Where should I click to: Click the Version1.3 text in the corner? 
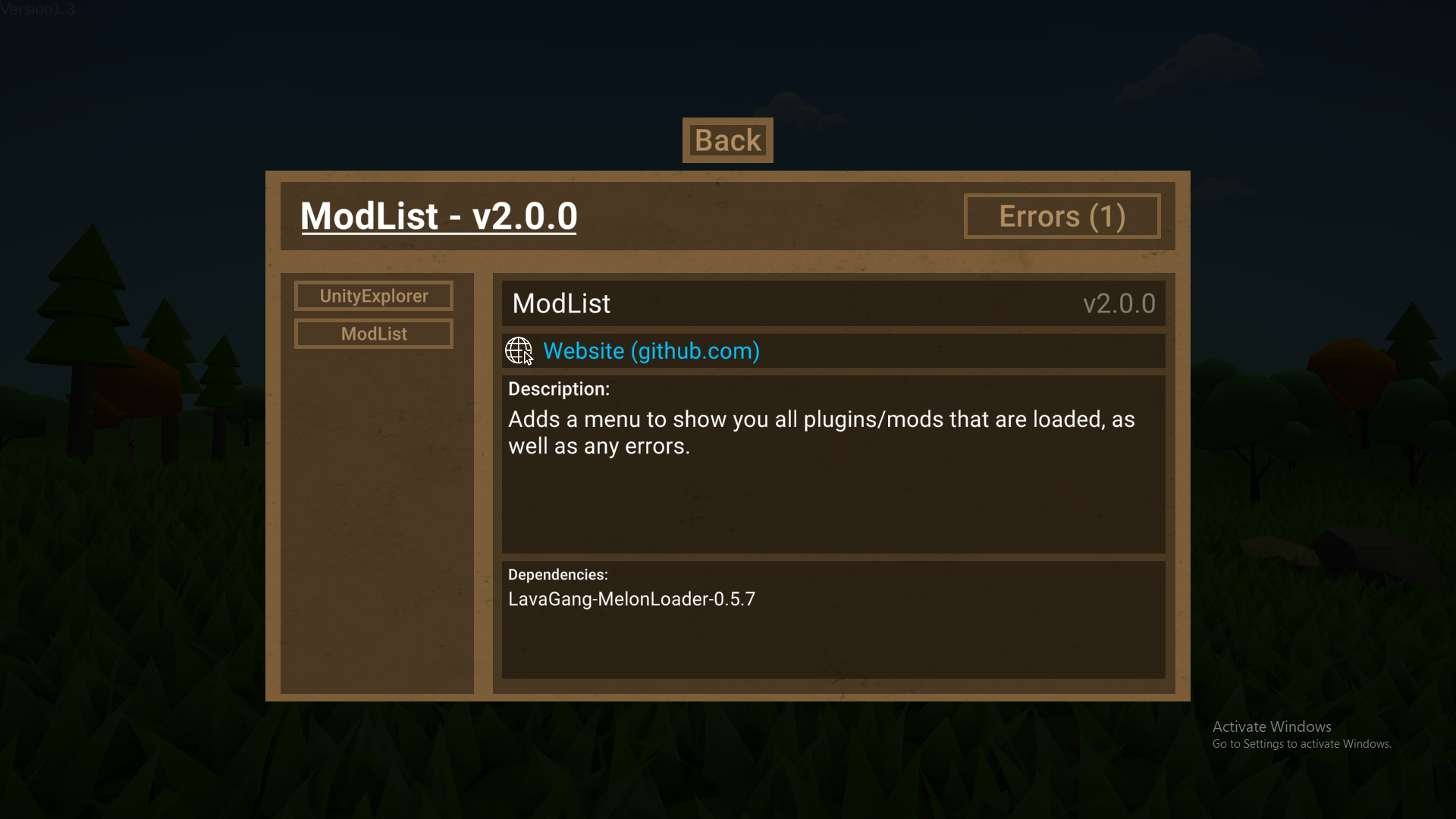pos(37,10)
